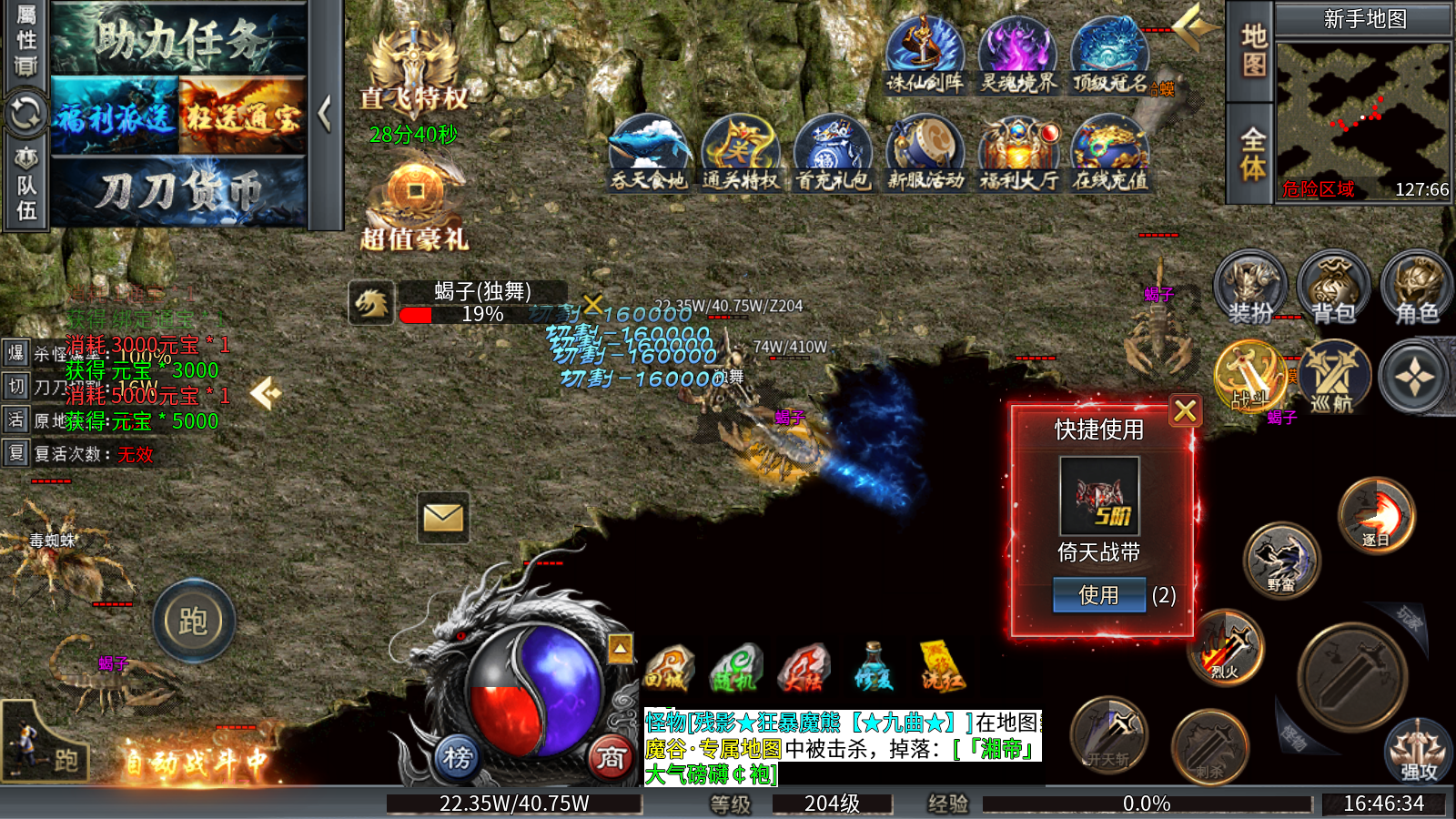This screenshot has width=1456, height=819.
Task: Toggle the 跑 run button
Action: coord(193,622)
